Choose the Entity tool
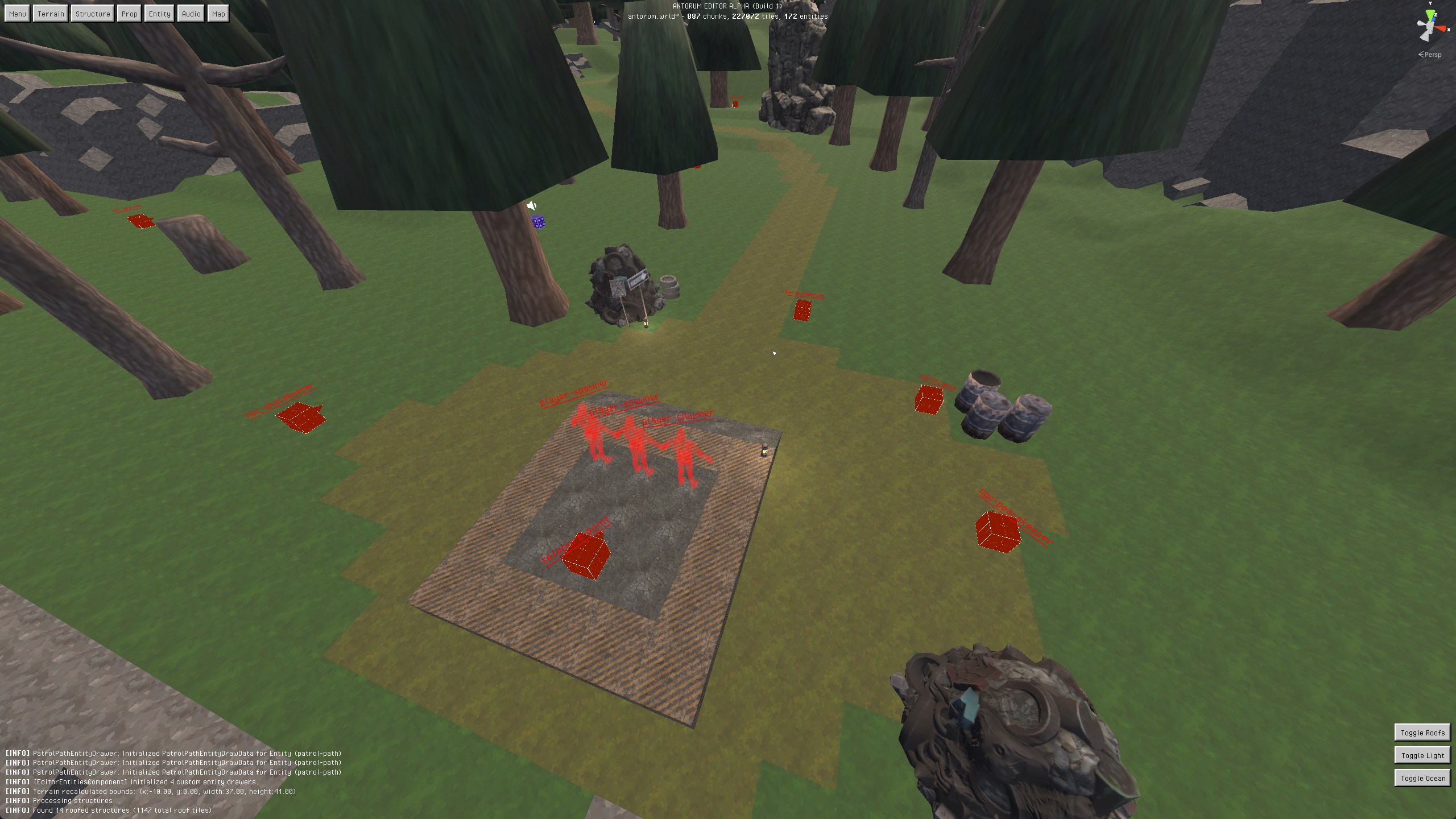The image size is (1456, 819). click(159, 14)
